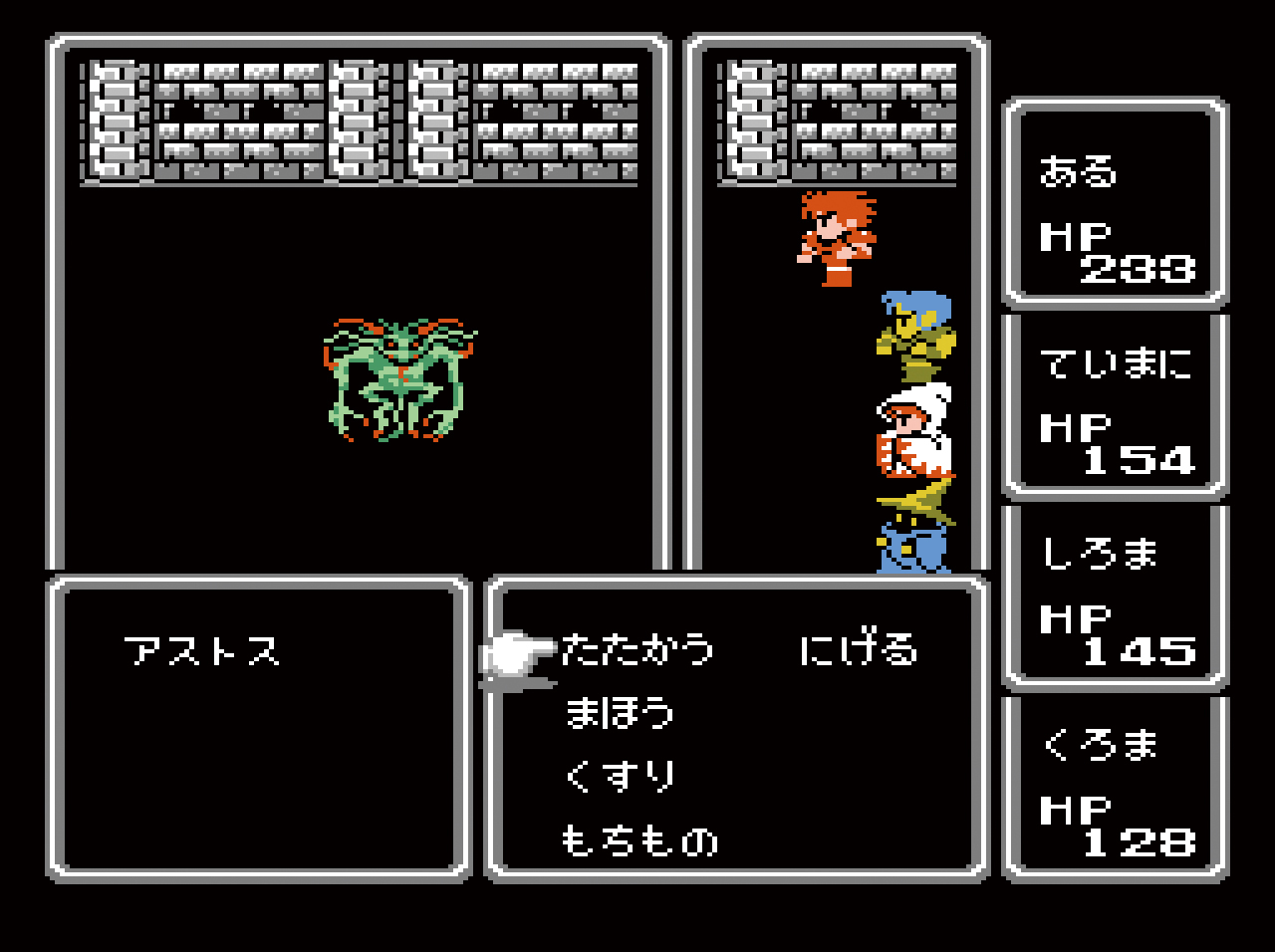
Task: Click the enemy name window border
Action: [x=264, y=583]
